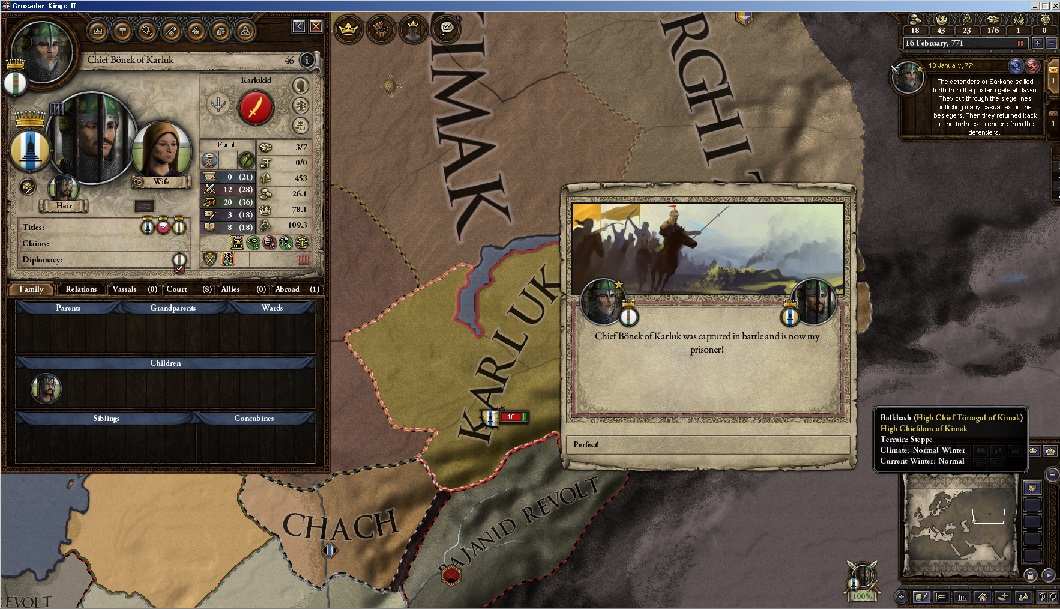Select the army banner on Karluk
The width and height of the screenshot is (1060, 609).
point(490,416)
